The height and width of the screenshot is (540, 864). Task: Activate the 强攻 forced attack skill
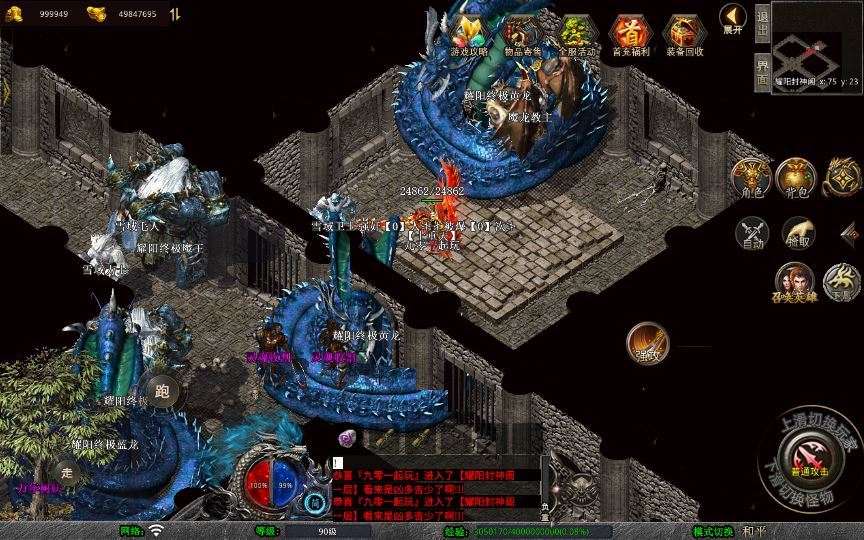click(x=647, y=343)
